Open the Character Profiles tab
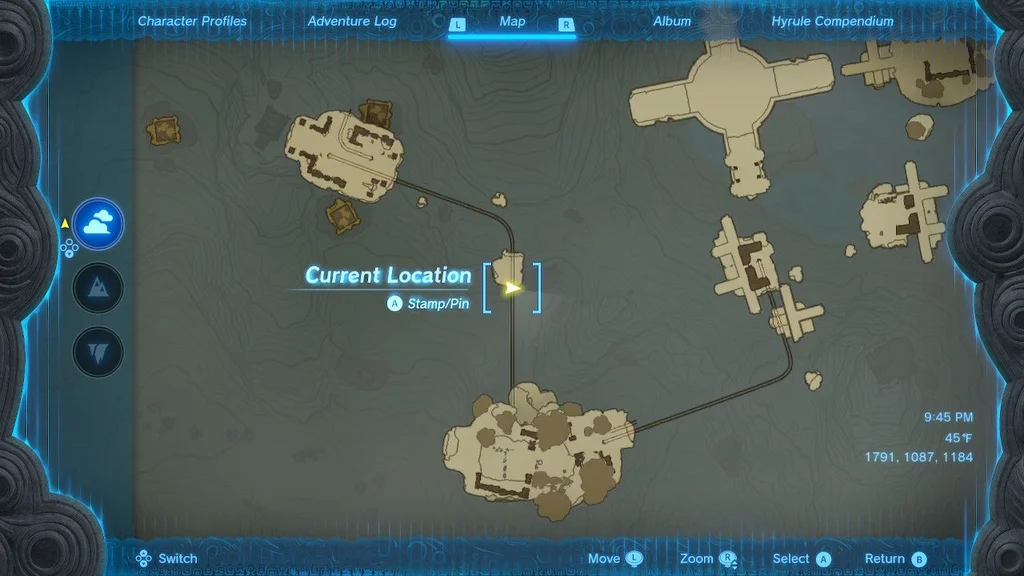The width and height of the screenshot is (1024, 576). point(192,21)
